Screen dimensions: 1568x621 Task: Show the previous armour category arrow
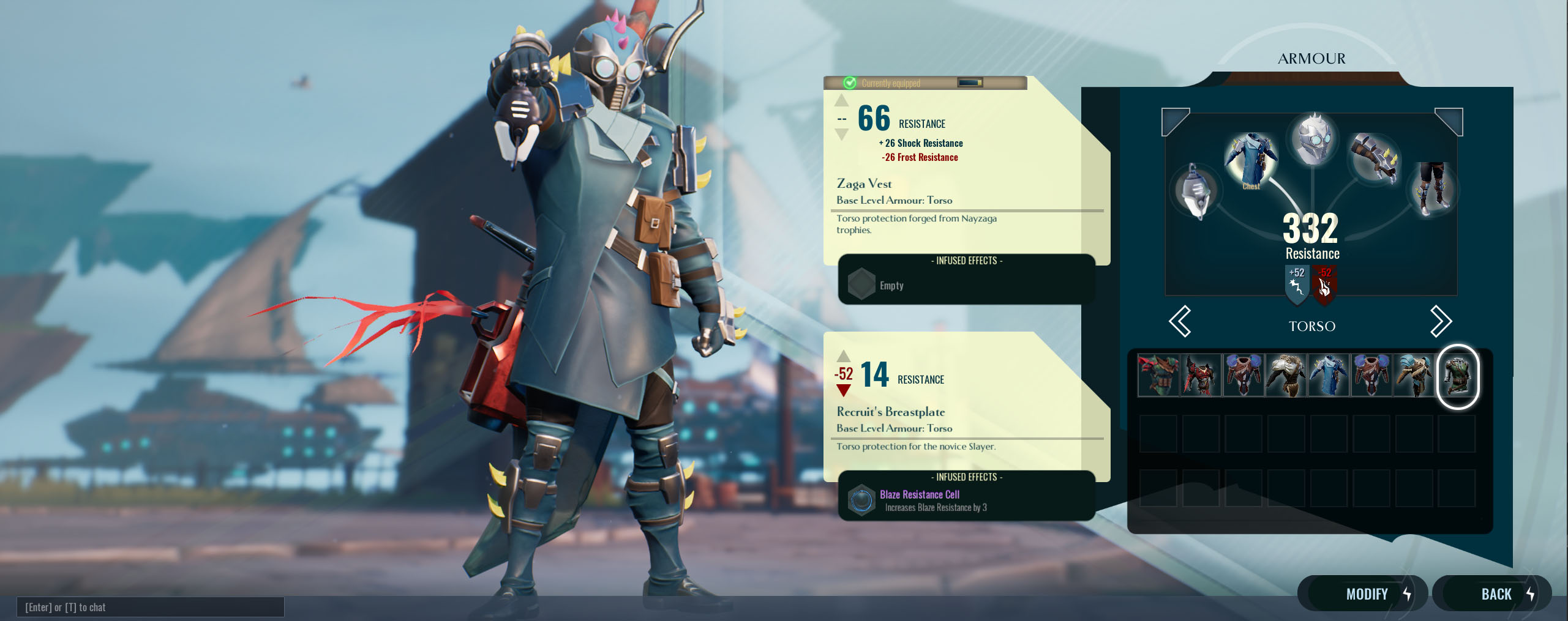point(1180,321)
